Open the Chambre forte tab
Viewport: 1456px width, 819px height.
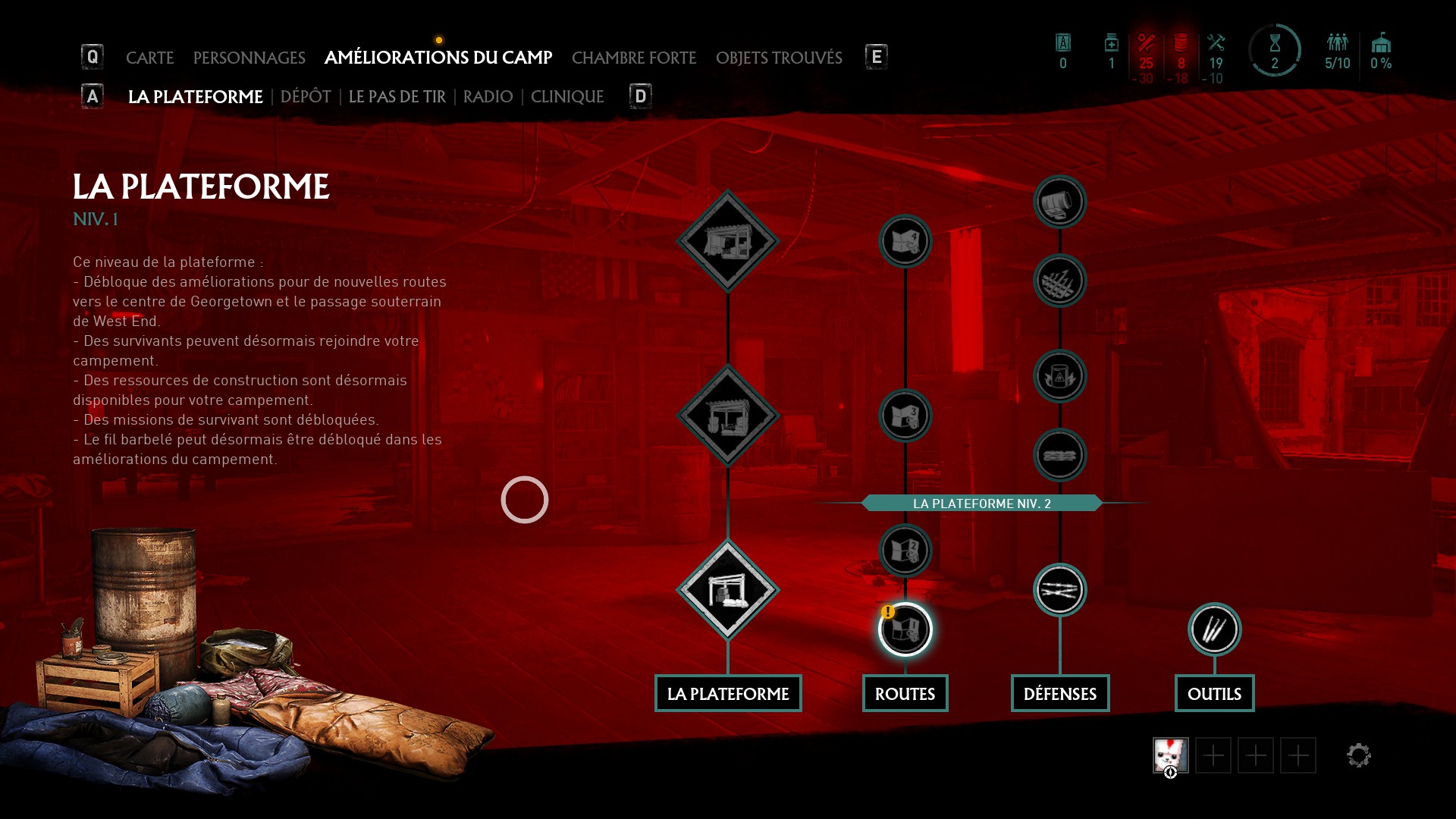[633, 58]
